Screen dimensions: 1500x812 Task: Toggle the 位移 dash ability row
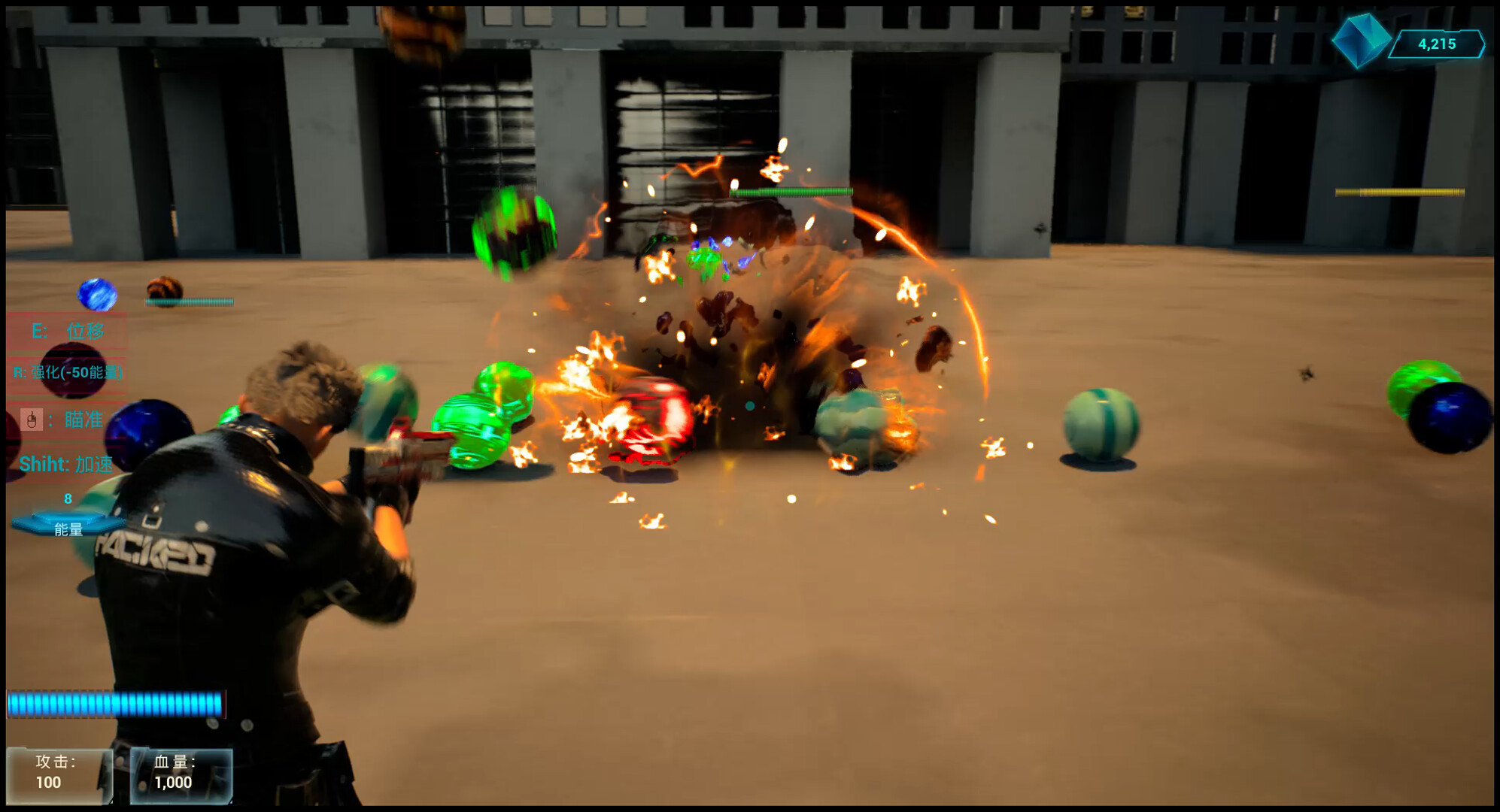66,330
